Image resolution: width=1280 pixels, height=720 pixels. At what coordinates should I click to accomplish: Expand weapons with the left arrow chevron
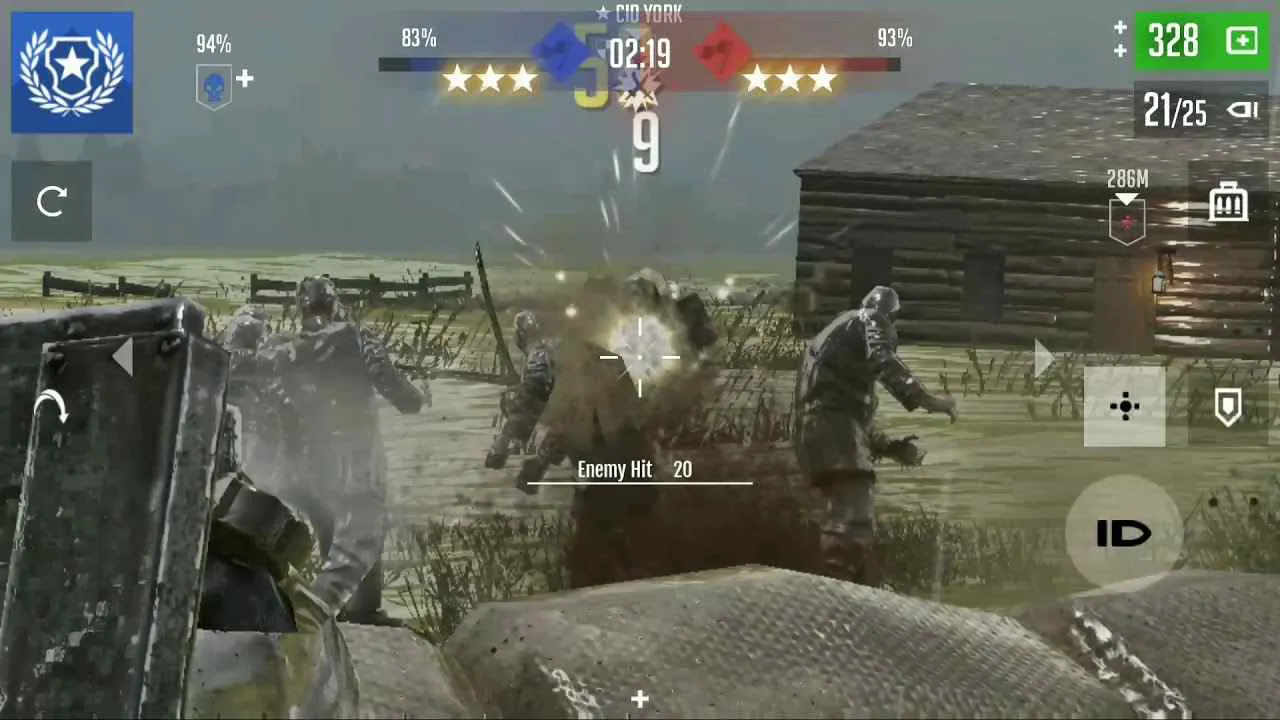coord(123,357)
